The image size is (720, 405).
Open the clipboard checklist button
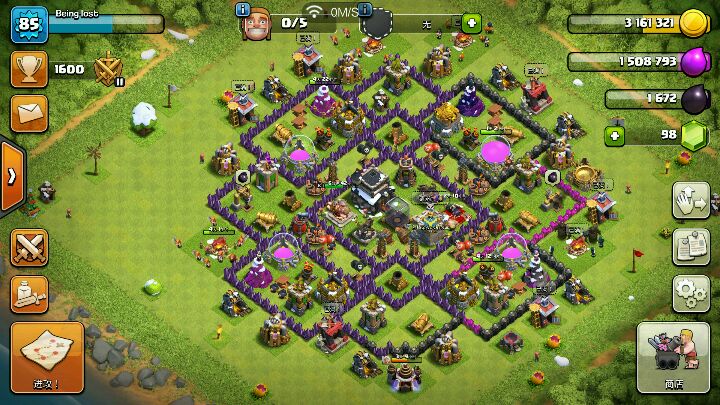tap(690, 246)
